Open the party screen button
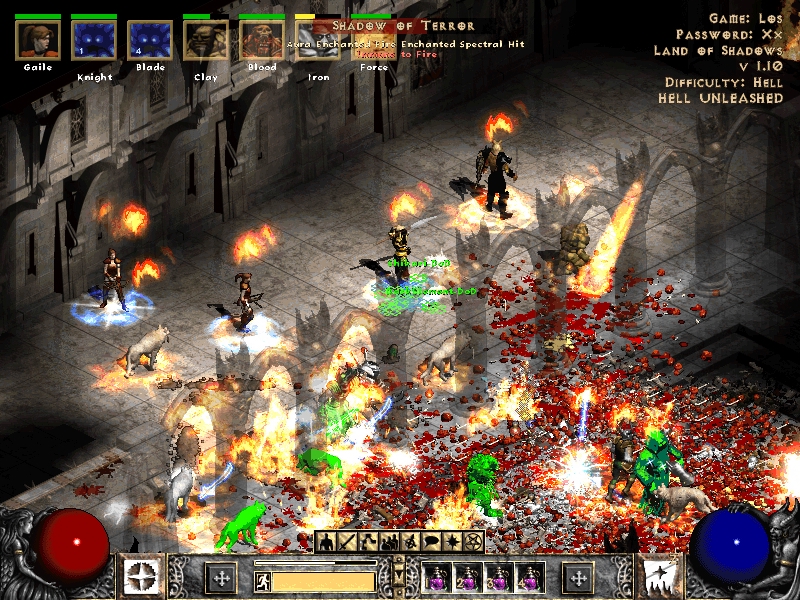Image resolution: width=800 pixels, height=600 pixels. (389, 543)
